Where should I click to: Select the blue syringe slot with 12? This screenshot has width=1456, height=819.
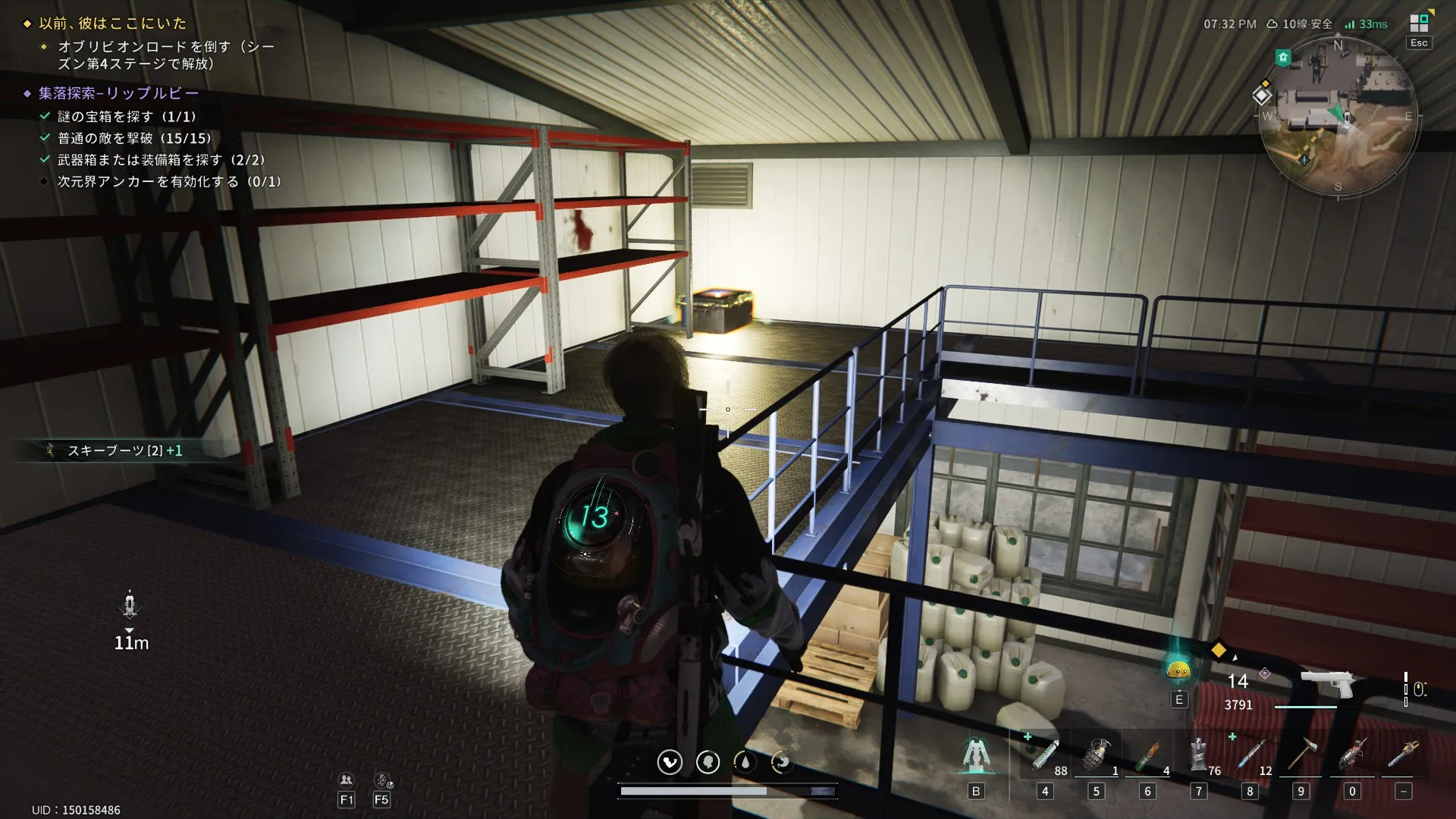click(x=1250, y=755)
